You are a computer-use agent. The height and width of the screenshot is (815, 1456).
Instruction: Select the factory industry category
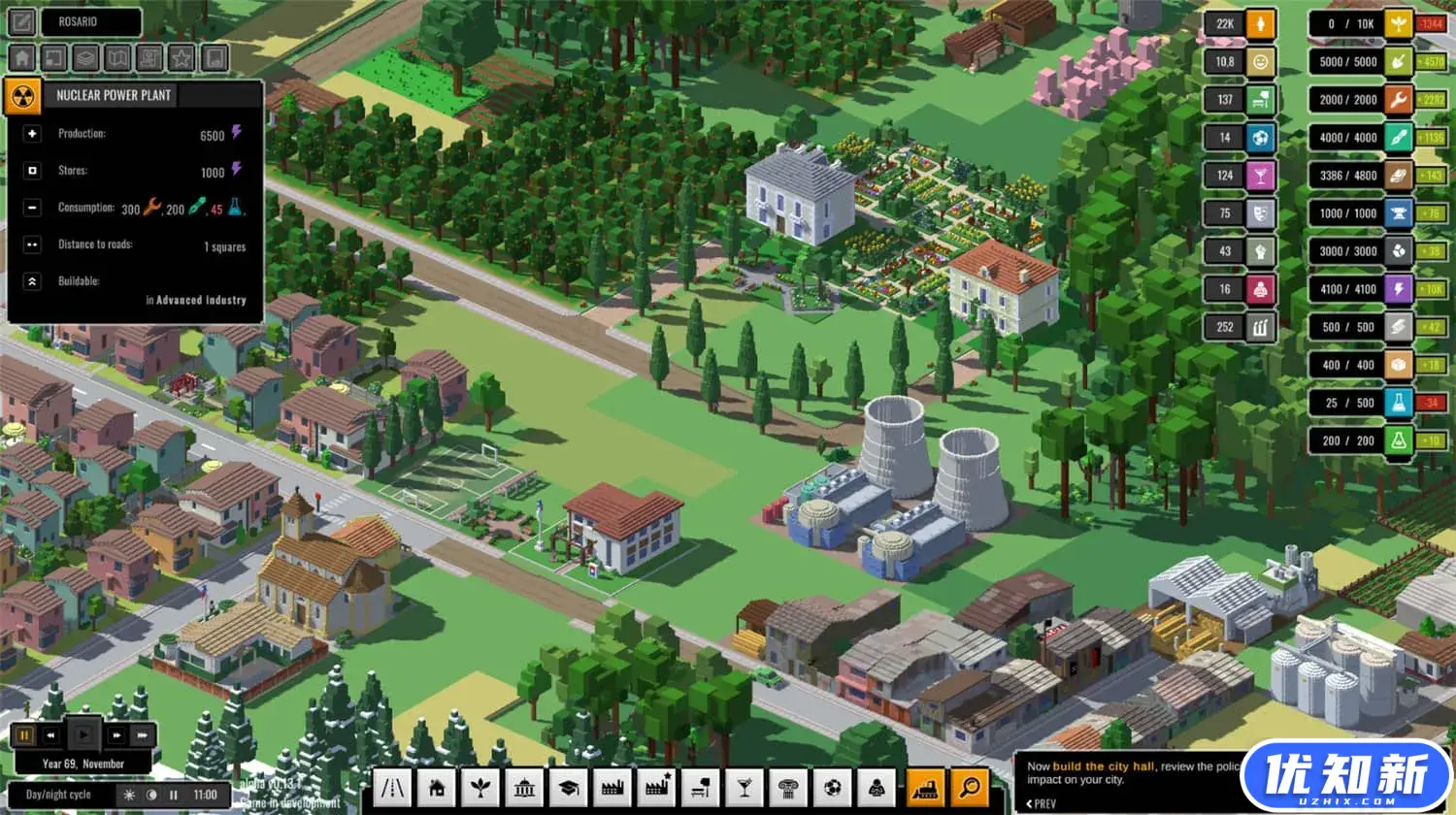612,788
